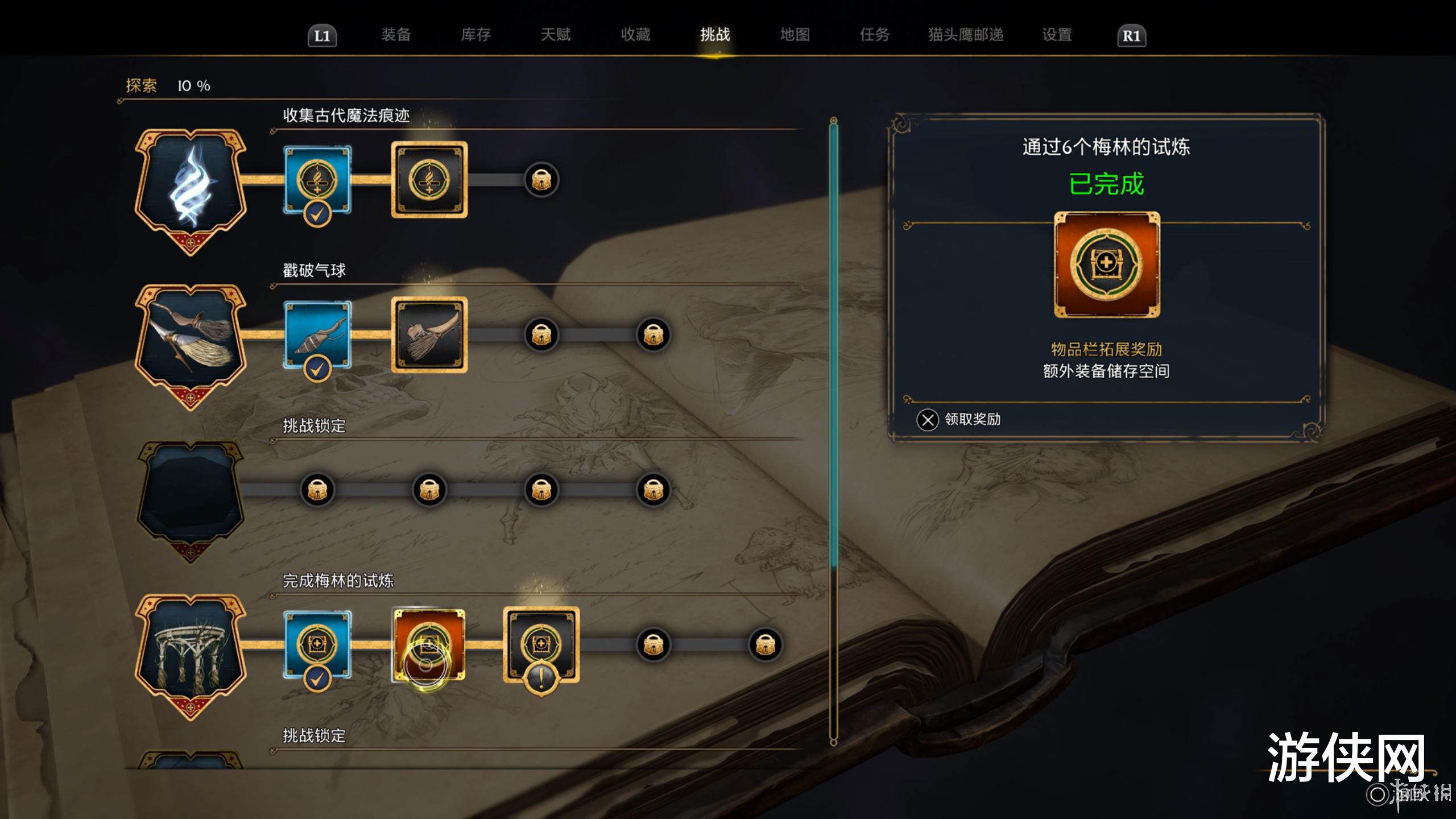Open the 设置 tab
The width and height of the screenshot is (1456, 819).
(x=1057, y=35)
